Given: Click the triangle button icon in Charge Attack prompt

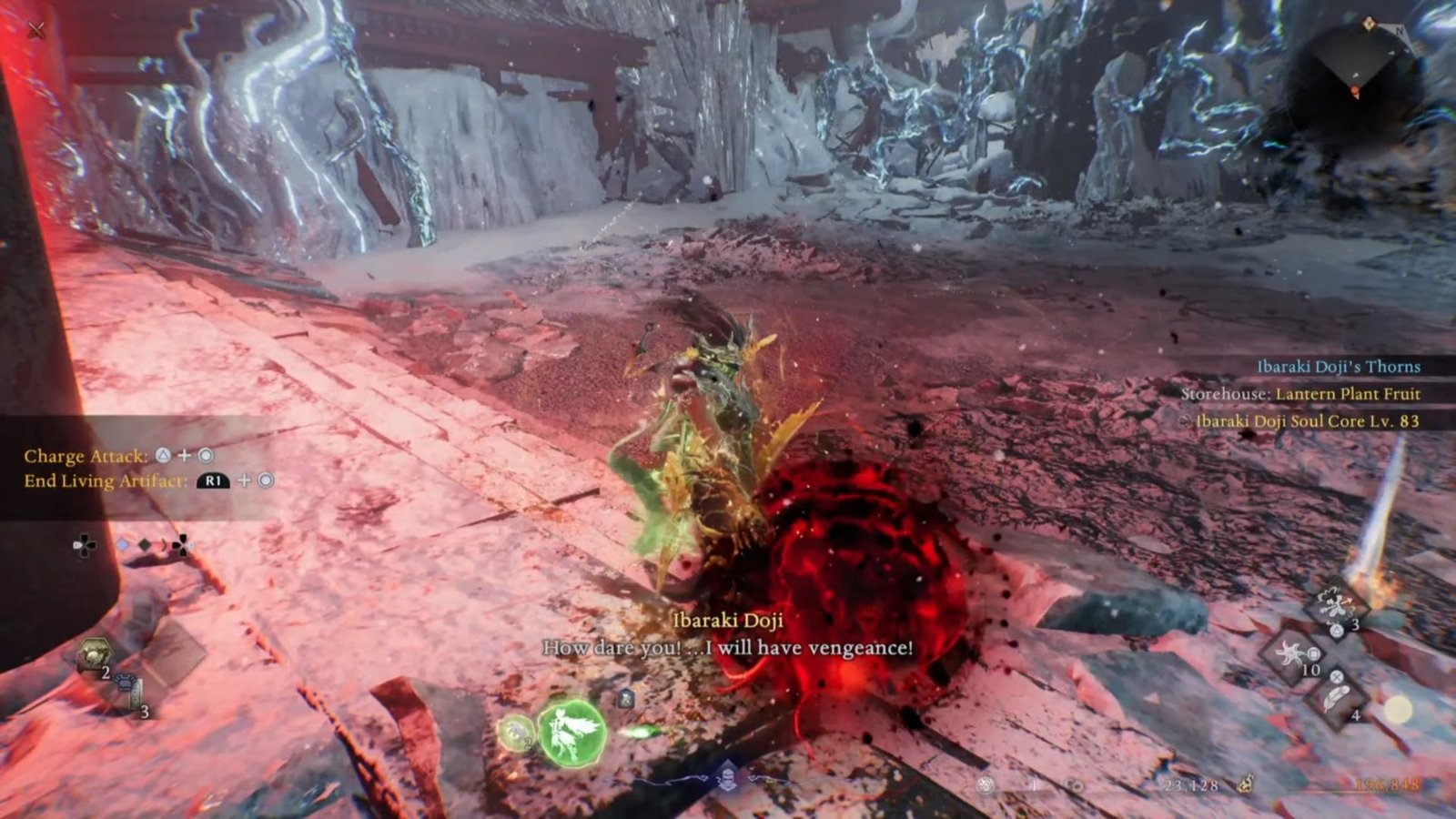Looking at the screenshot, I should pyautogui.click(x=163, y=457).
